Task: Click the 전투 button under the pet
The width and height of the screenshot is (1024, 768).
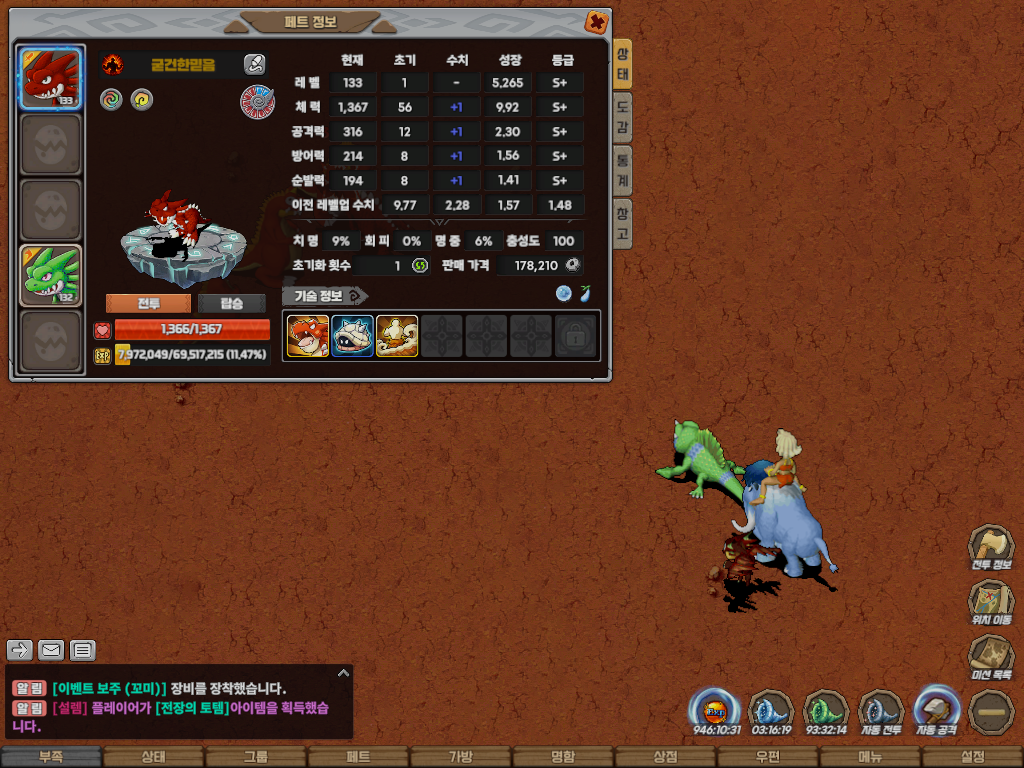Action: [x=148, y=304]
